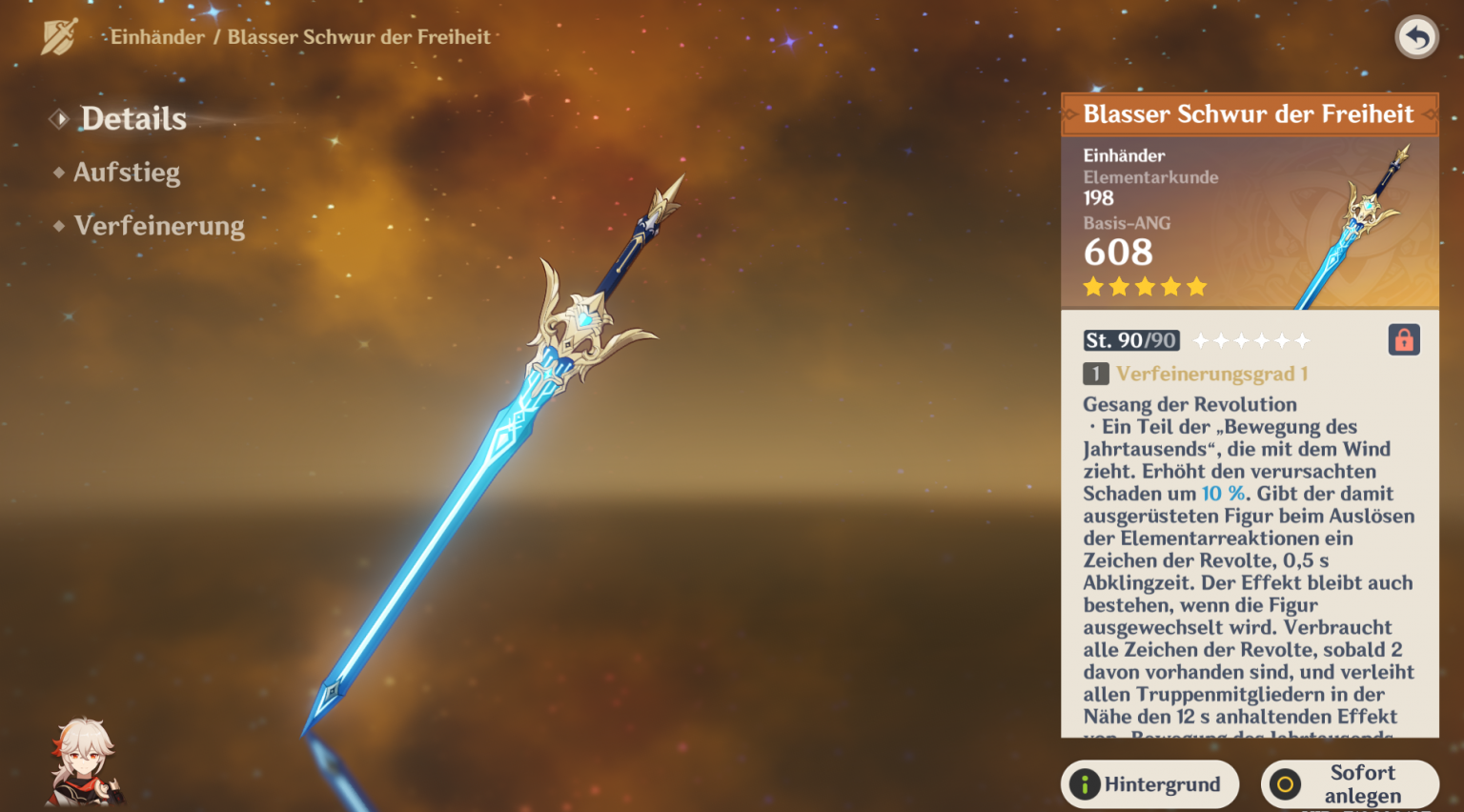Select the Verfeinerung tab

tap(158, 226)
